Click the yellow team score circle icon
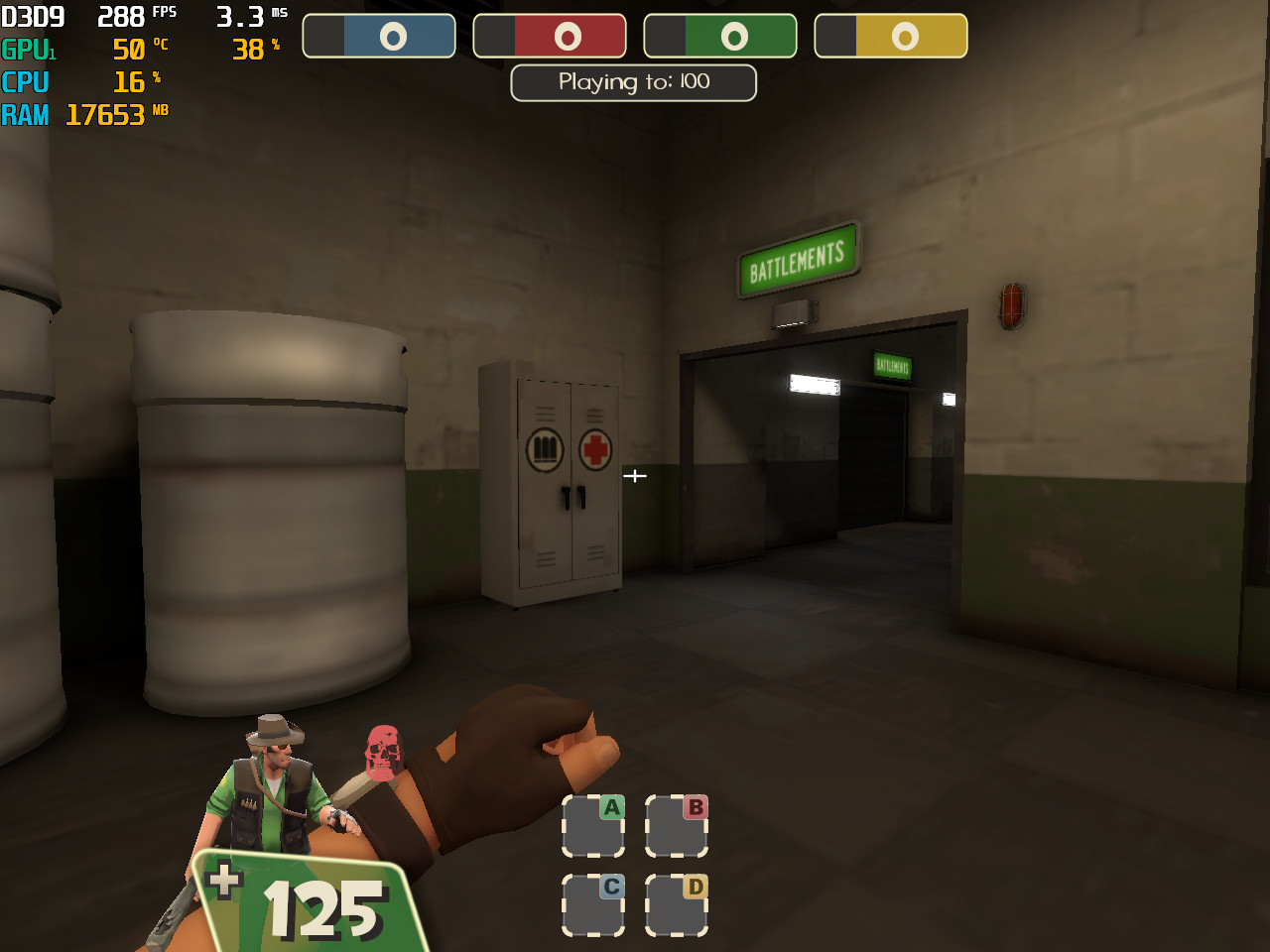 [x=904, y=35]
